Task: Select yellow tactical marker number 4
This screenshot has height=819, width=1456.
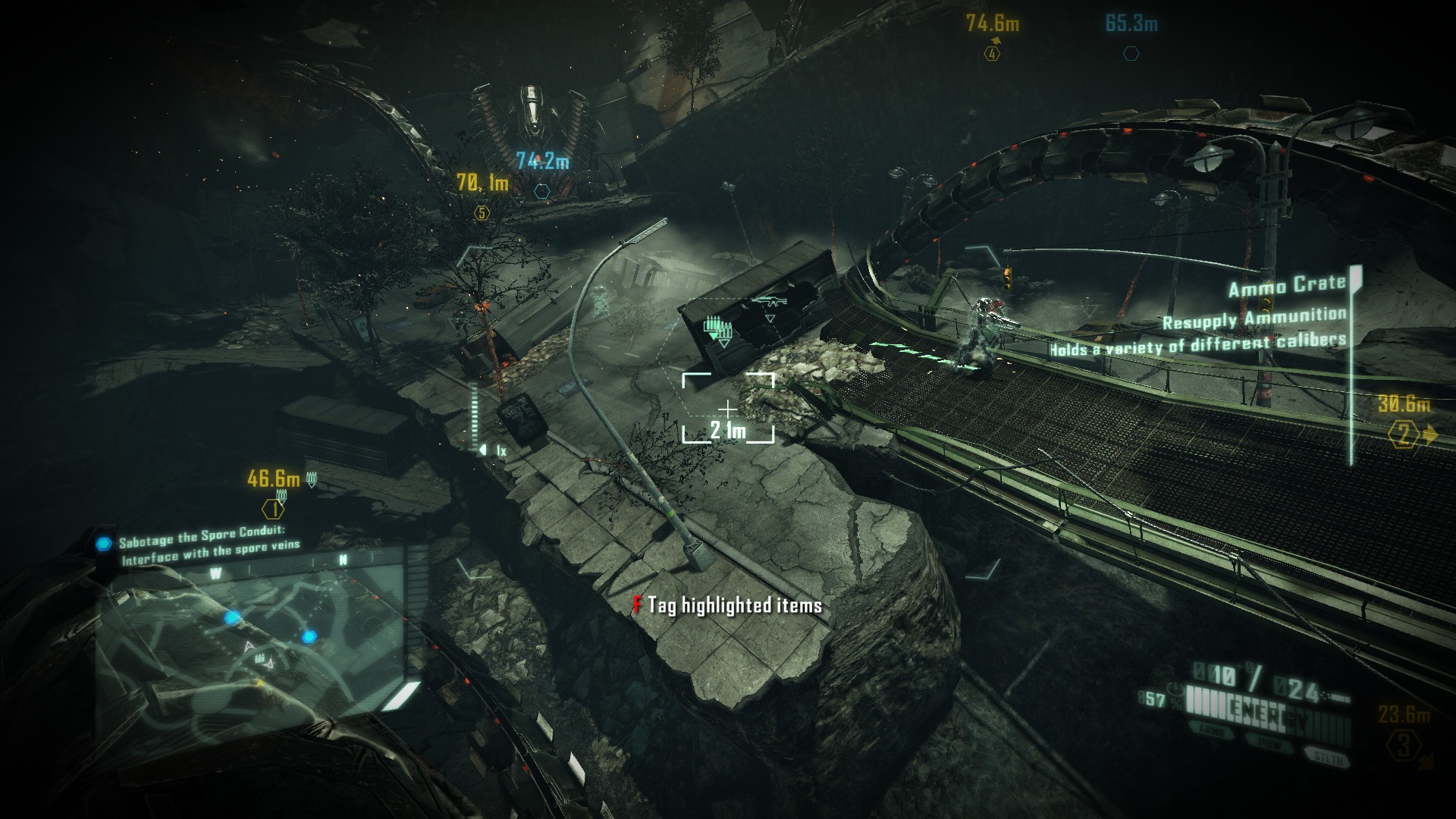Action: point(992,54)
